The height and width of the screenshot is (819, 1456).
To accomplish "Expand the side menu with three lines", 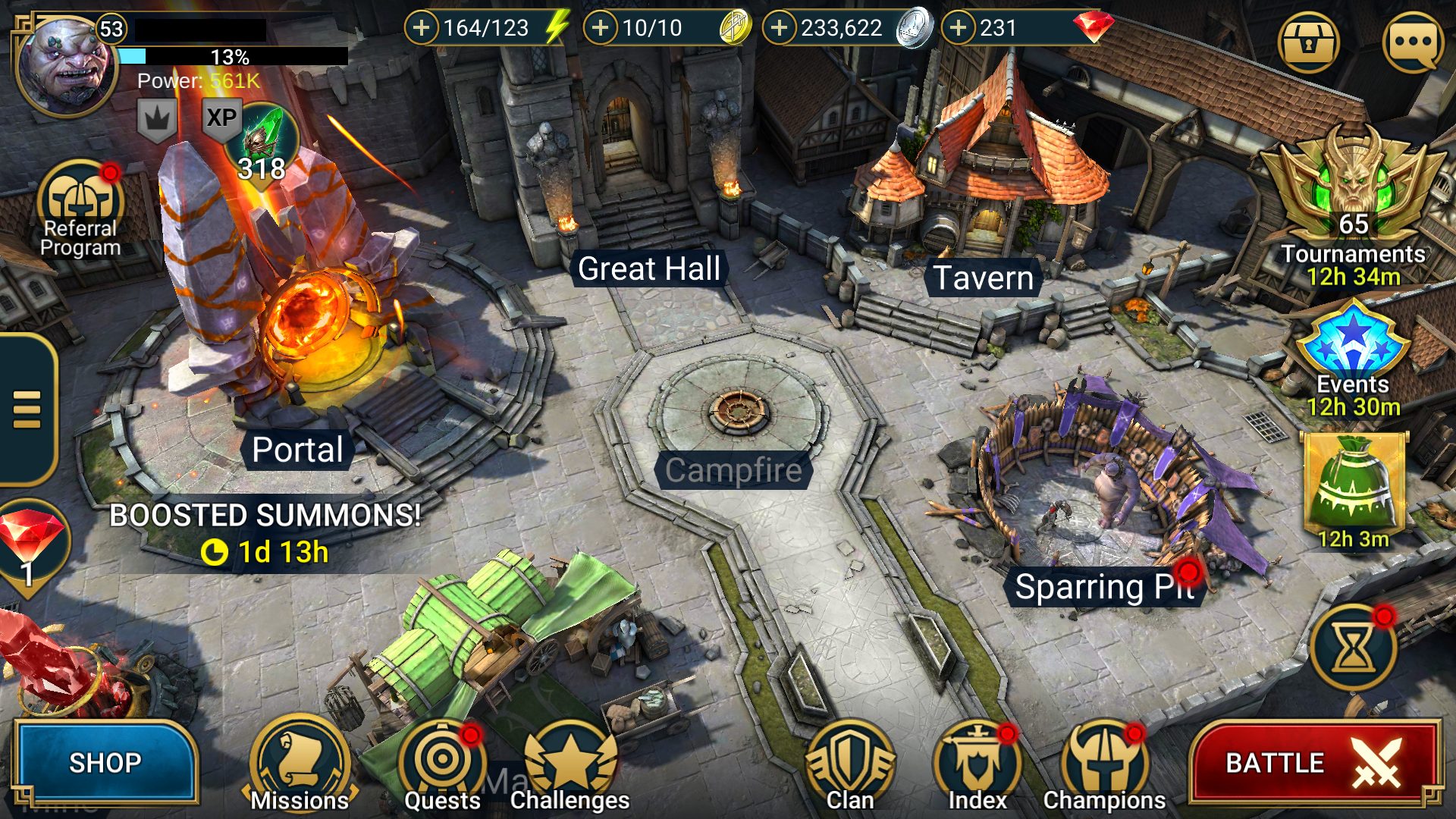I will [27, 409].
